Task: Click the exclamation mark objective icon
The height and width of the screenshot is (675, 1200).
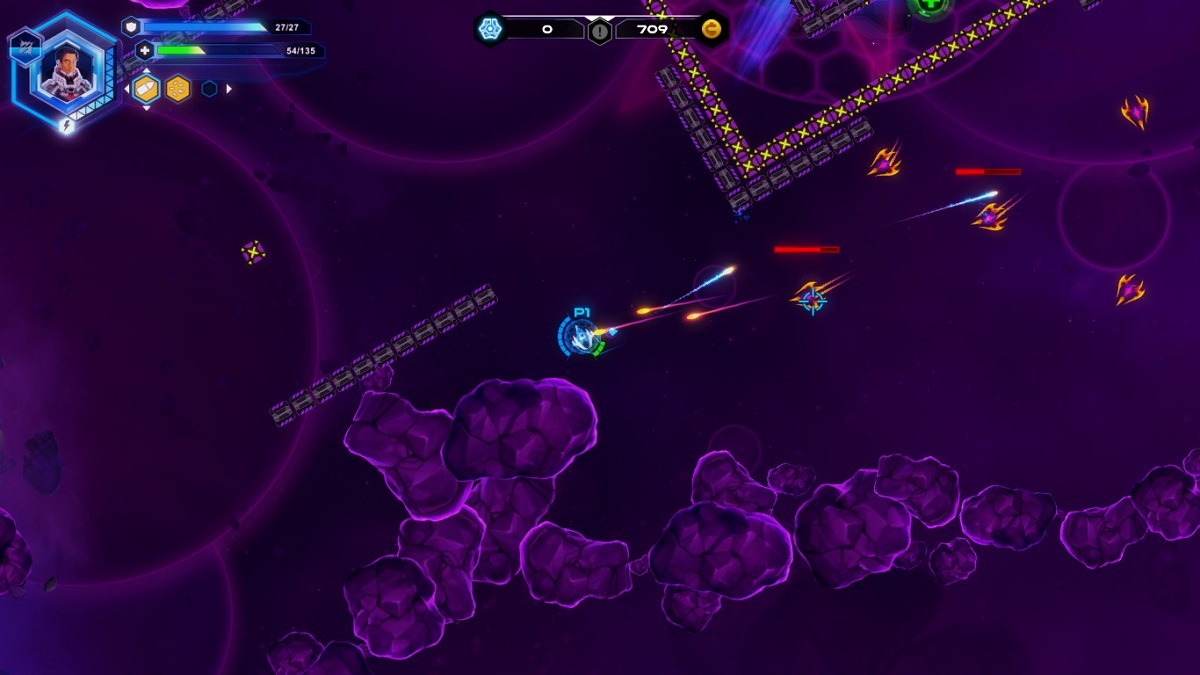Action: coord(599,31)
